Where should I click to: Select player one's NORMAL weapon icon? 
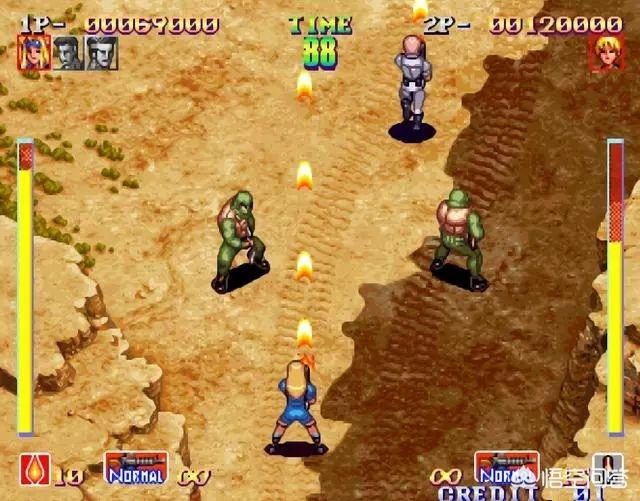coord(135,467)
